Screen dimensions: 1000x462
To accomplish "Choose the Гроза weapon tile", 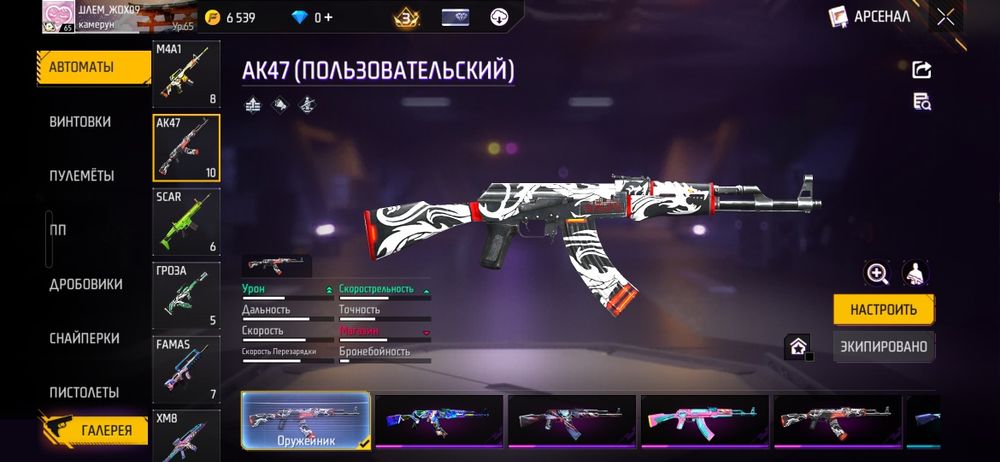I will point(186,295).
